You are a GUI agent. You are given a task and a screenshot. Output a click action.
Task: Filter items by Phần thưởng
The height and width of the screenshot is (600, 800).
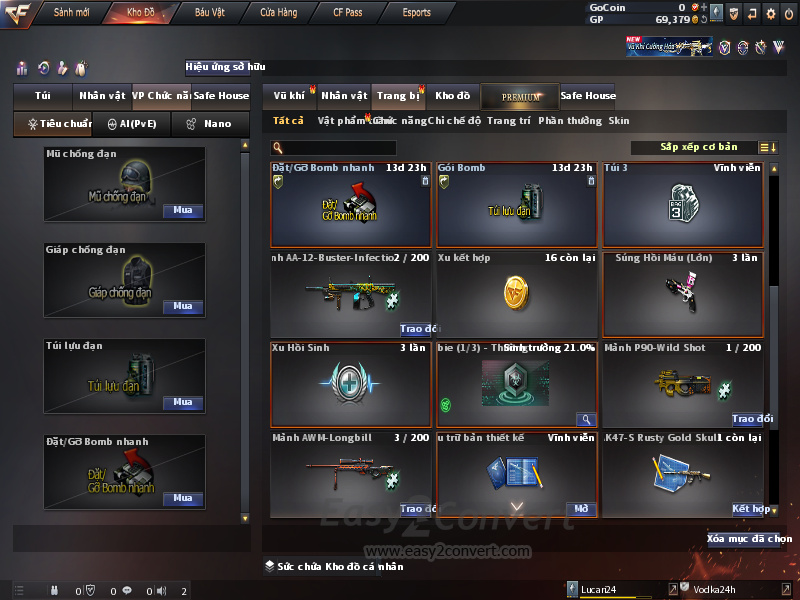pyautogui.click(x=570, y=121)
